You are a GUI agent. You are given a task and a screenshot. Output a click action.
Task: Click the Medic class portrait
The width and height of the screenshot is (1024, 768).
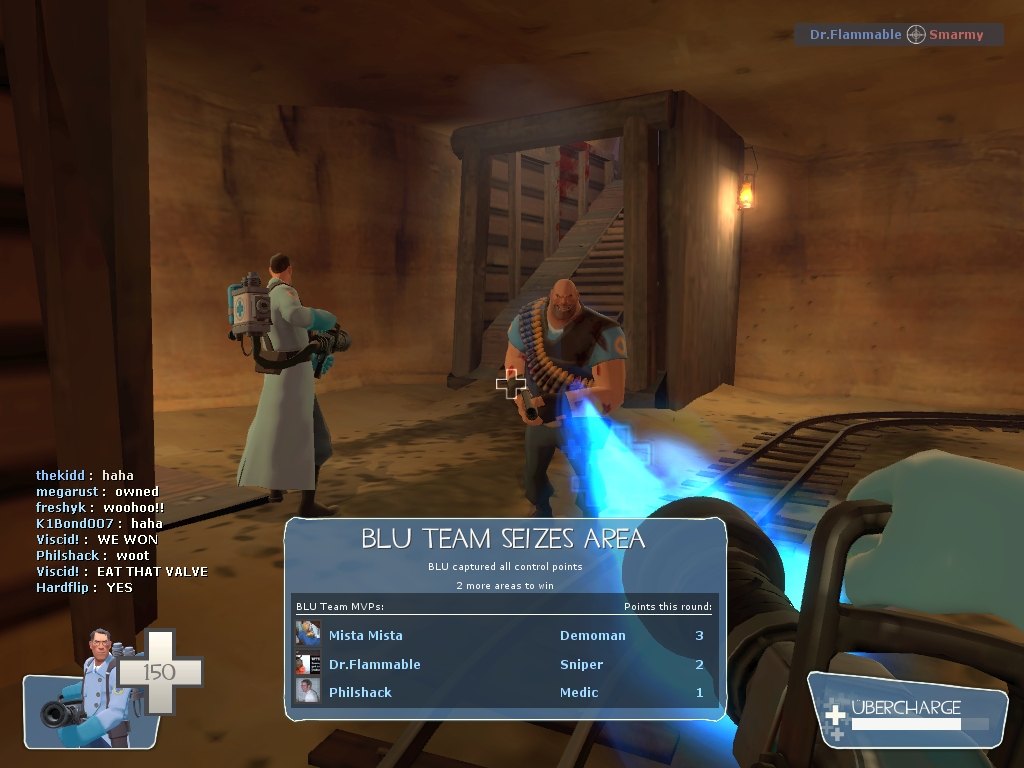click(x=92, y=690)
